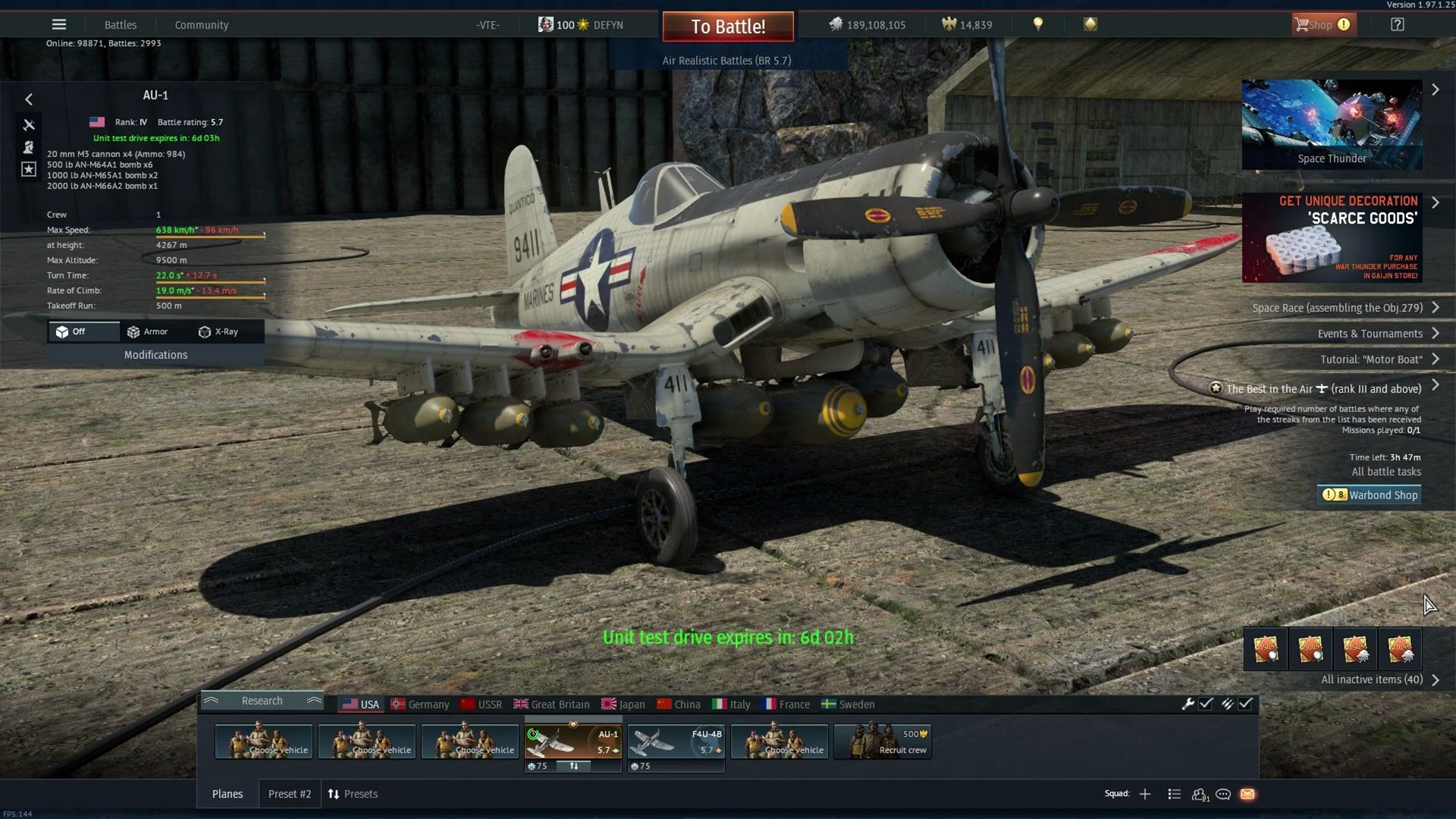Open the Research tree

pos(262,701)
